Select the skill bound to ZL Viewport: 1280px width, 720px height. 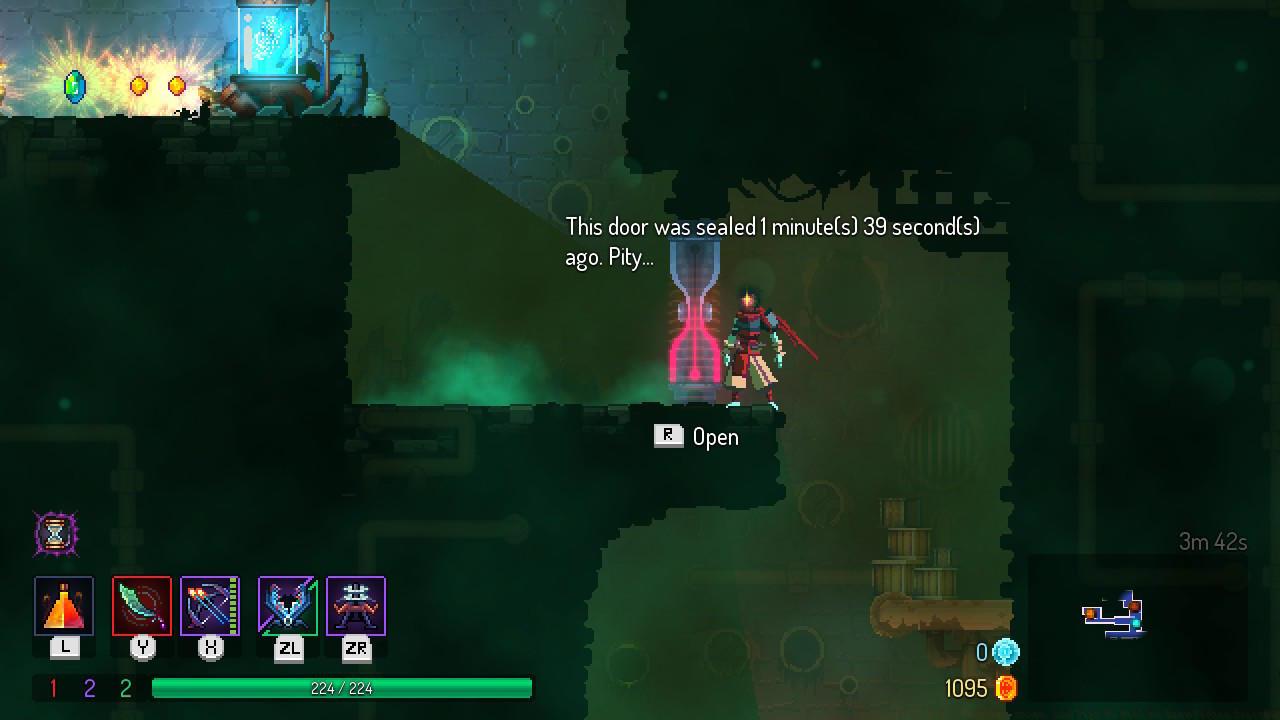click(288, 605)
